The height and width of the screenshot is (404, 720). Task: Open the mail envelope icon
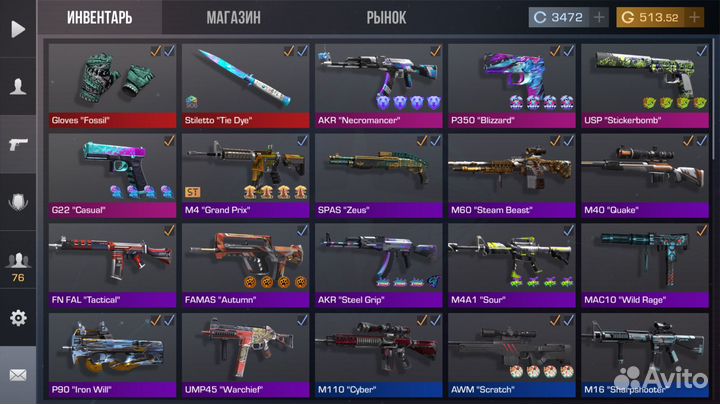(x=17, y=375)
